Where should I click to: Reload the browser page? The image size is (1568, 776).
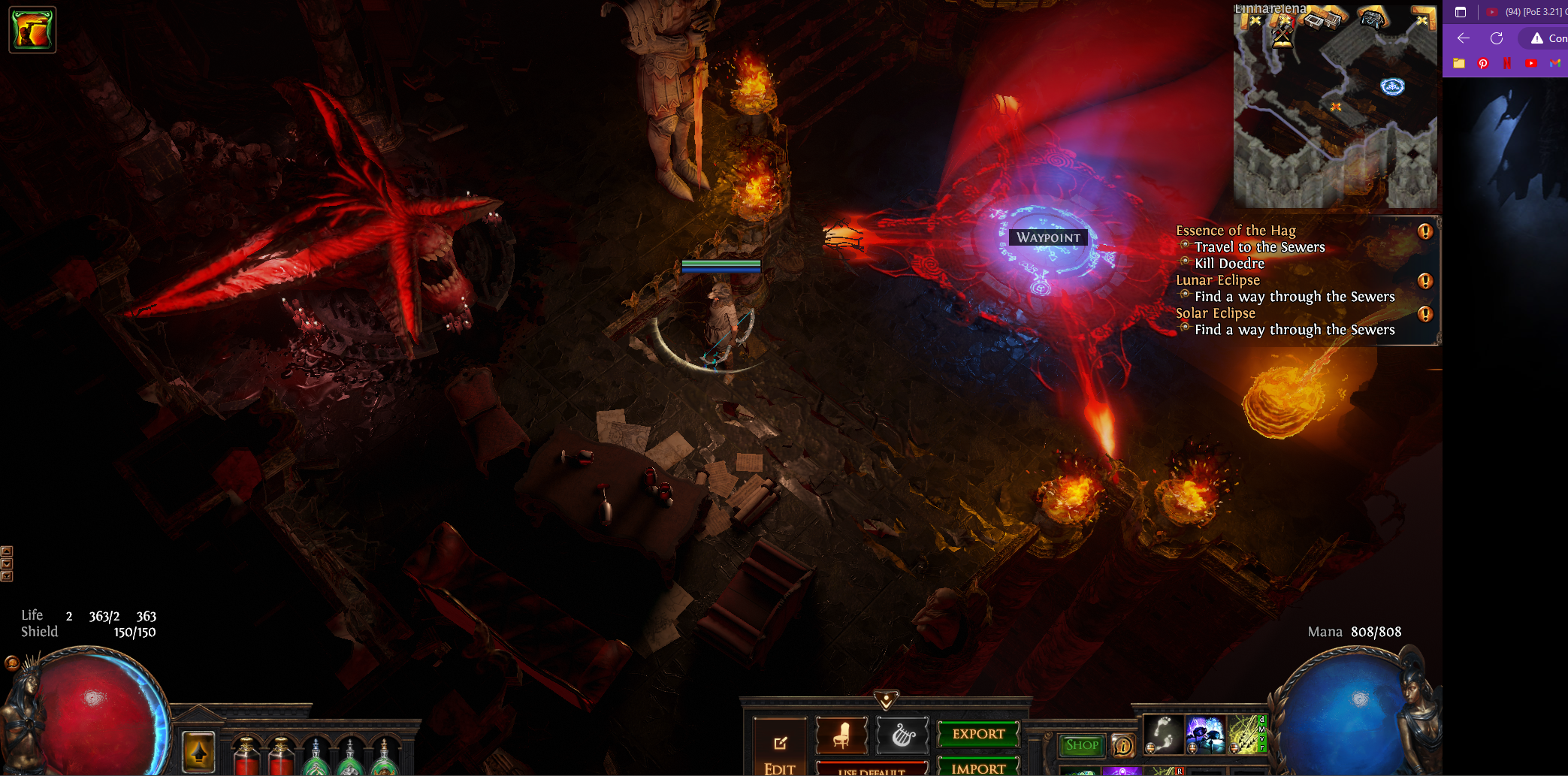coord(1497,38)
